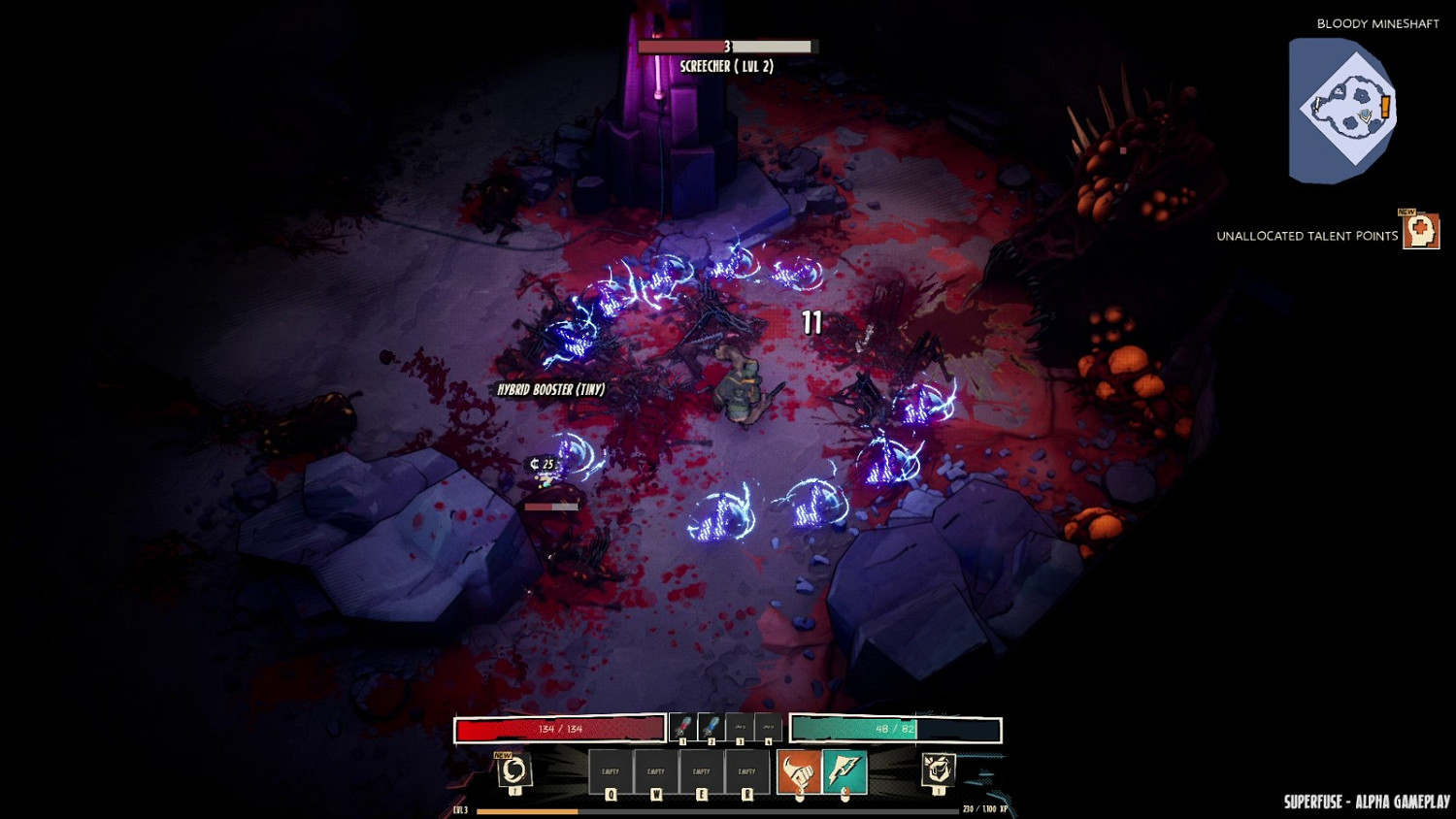The width and height of the screenshot is (1456, 819).
Task: Use the red potion in consumable slot 1
Action: (x=681, y=725)
